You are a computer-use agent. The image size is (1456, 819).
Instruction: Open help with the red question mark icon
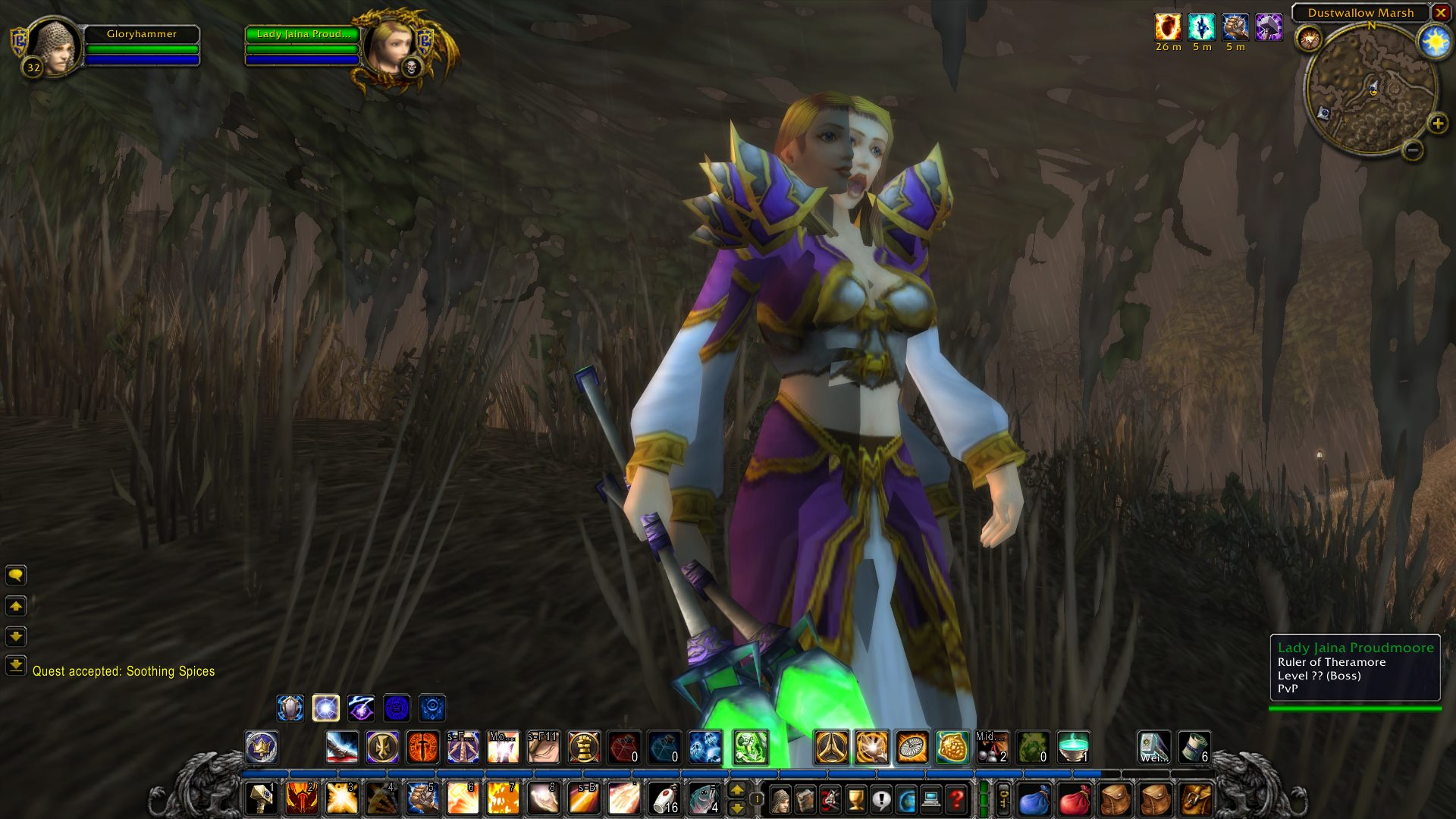[x=957, y=799]
